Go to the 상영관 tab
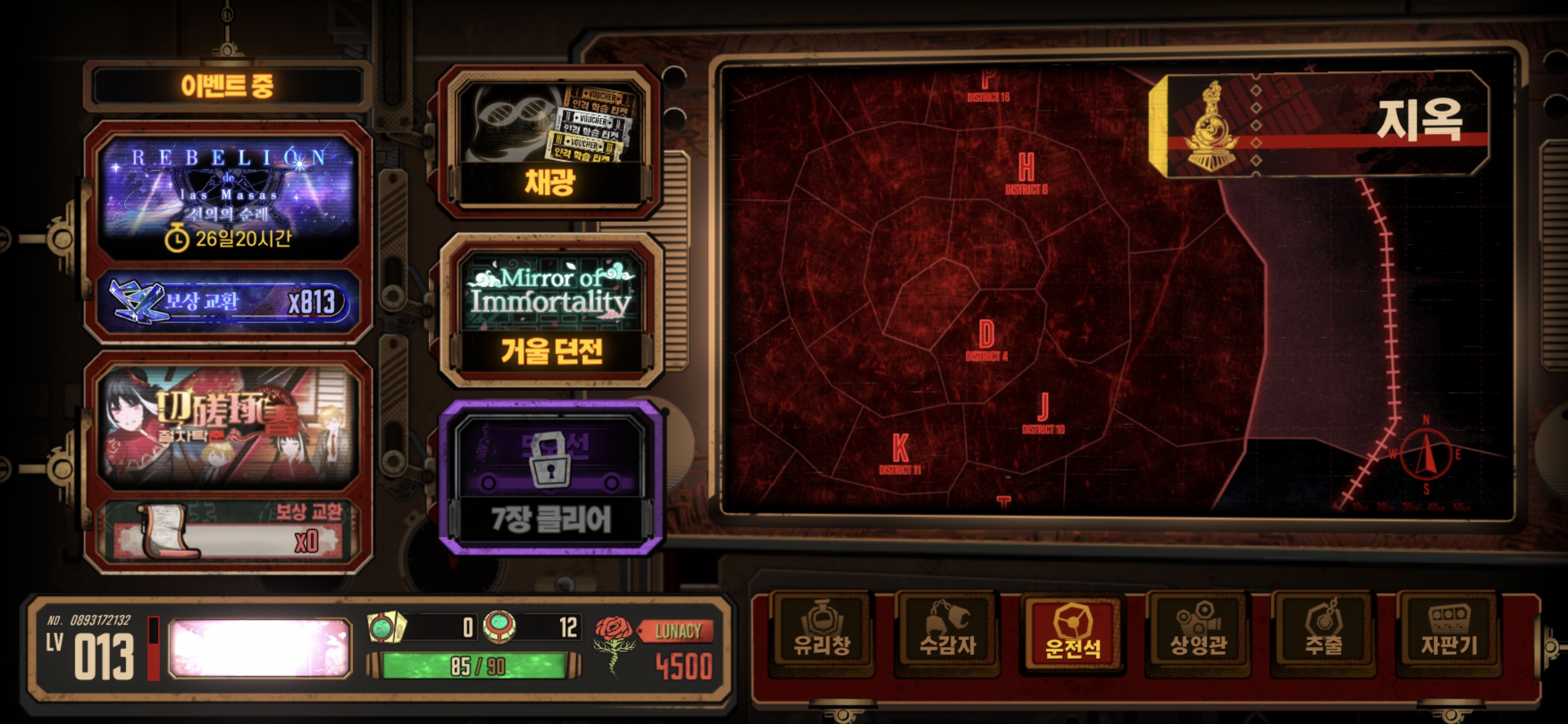 tap(1198, 632)
